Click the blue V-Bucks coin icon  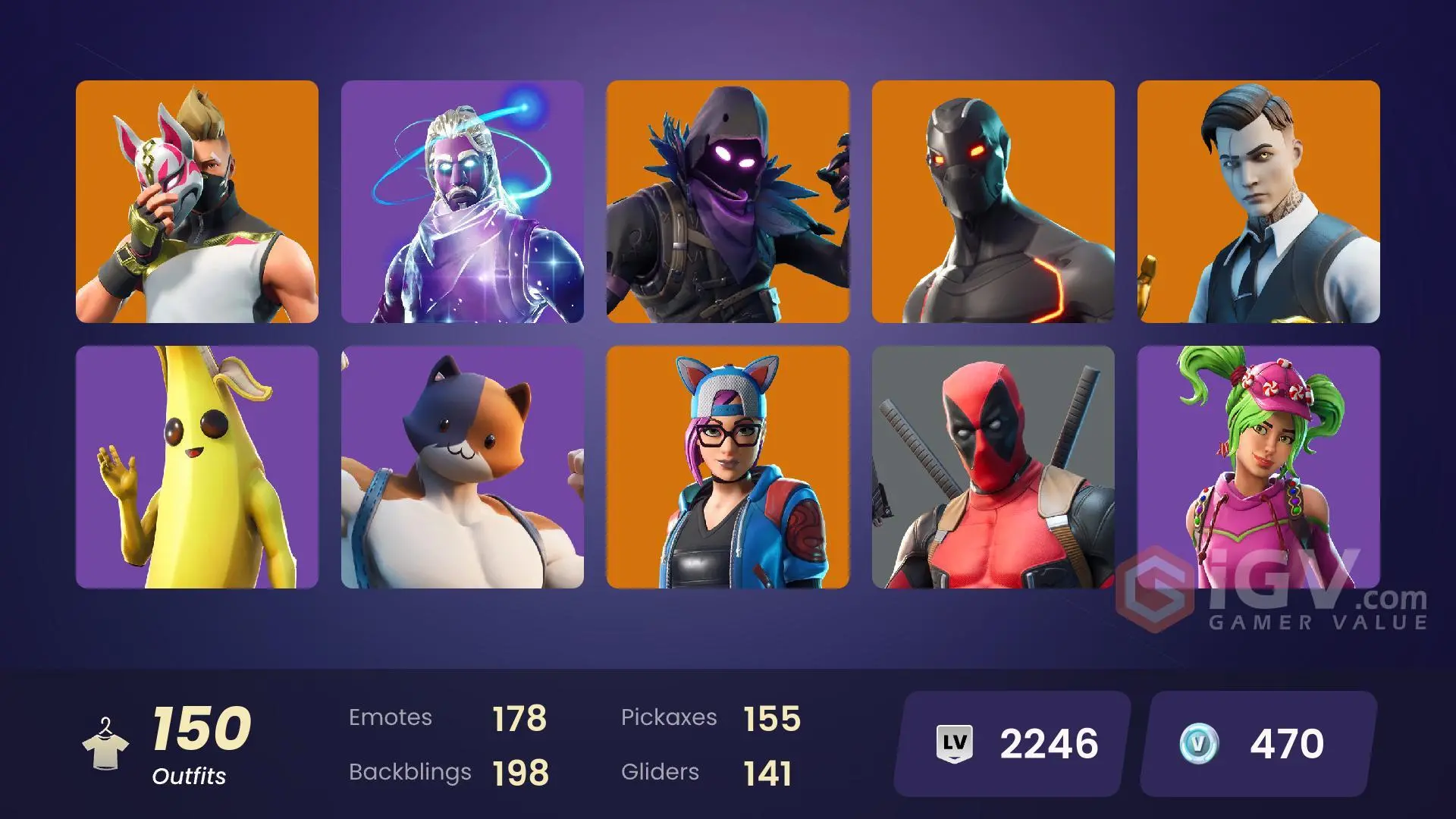point(1198,742)
